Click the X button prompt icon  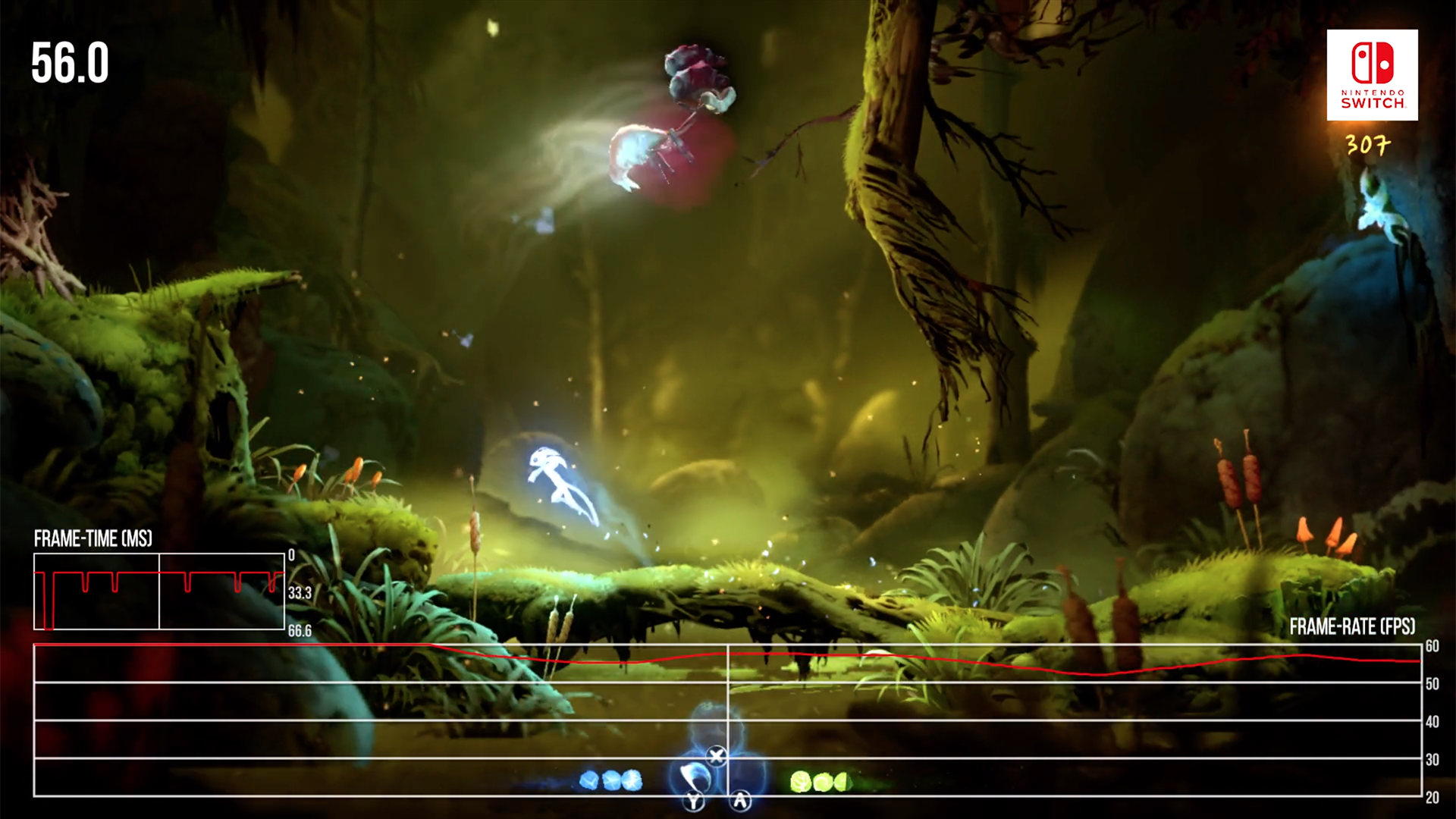click(717, 755)
